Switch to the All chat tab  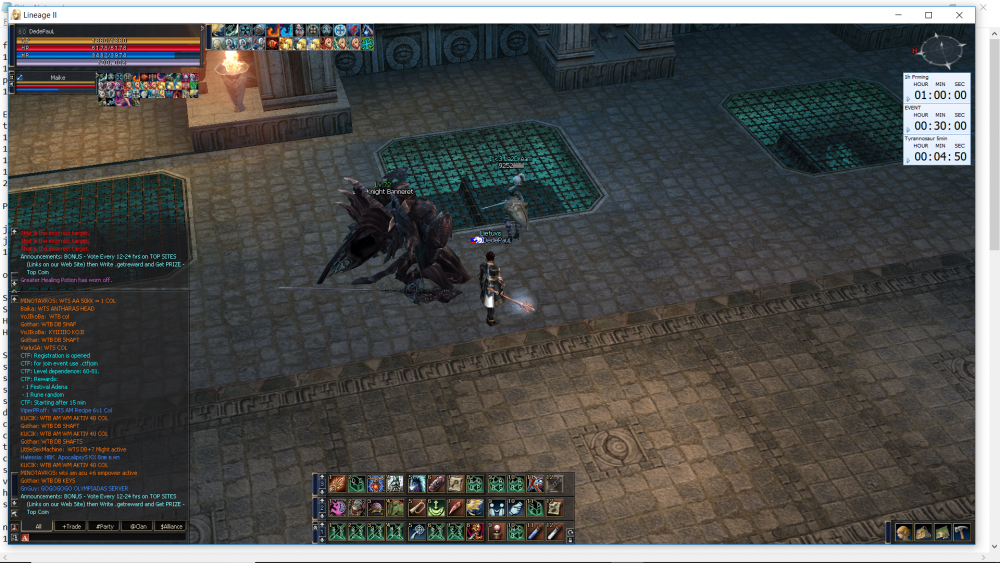(38, 526)
